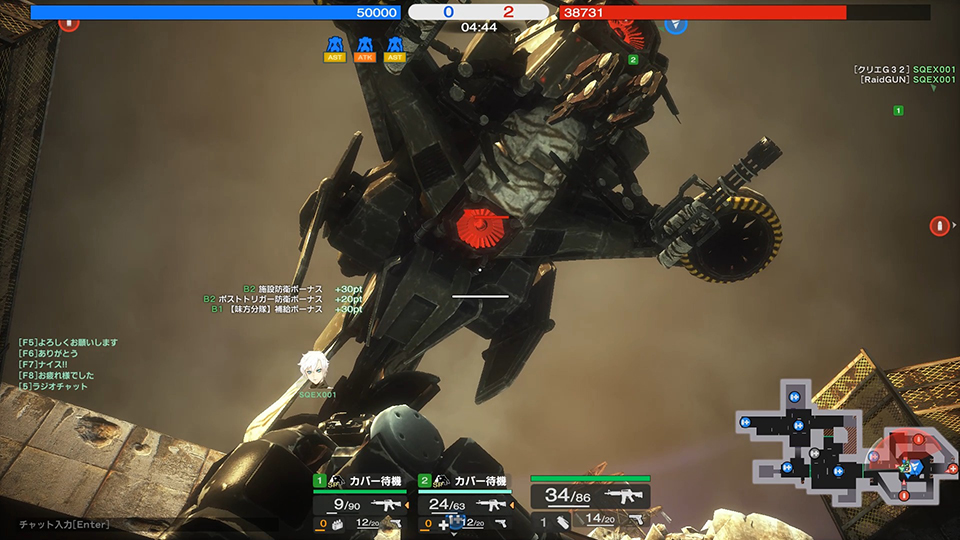960x540 pixels.
Task: Send the F7 "Nice!!" quick chat
Action: 44,365
